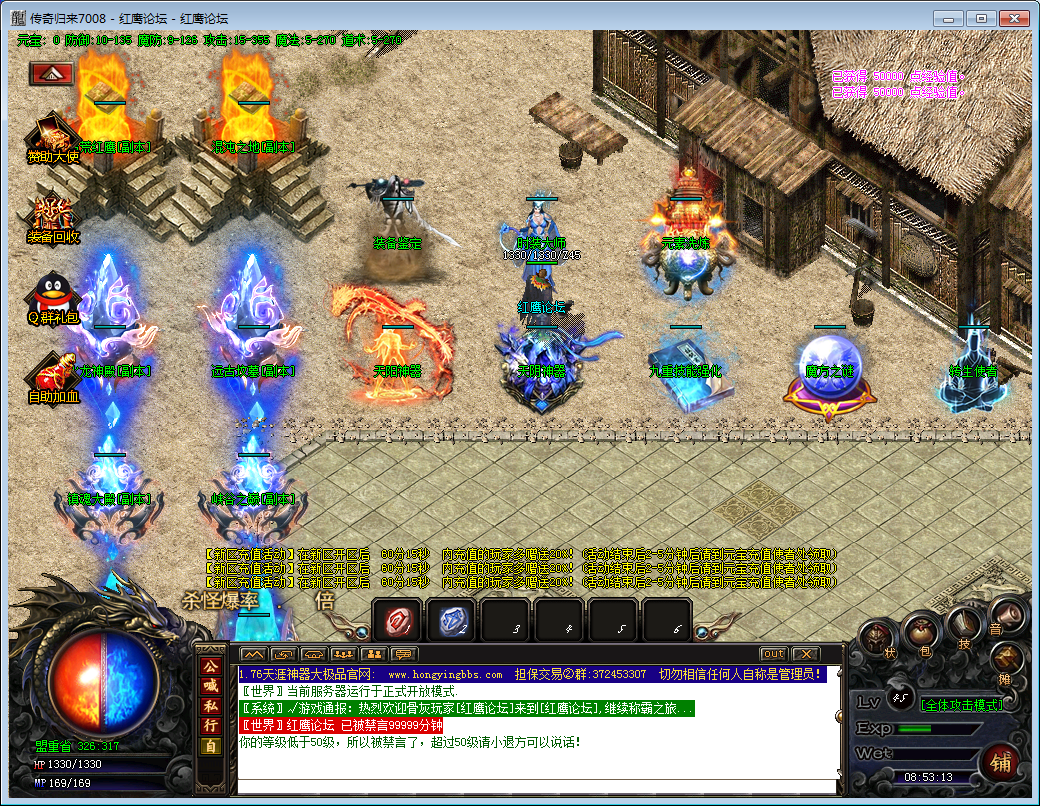
Task: Select the 行 guild chat channel tab
Action: pos(210,726)
